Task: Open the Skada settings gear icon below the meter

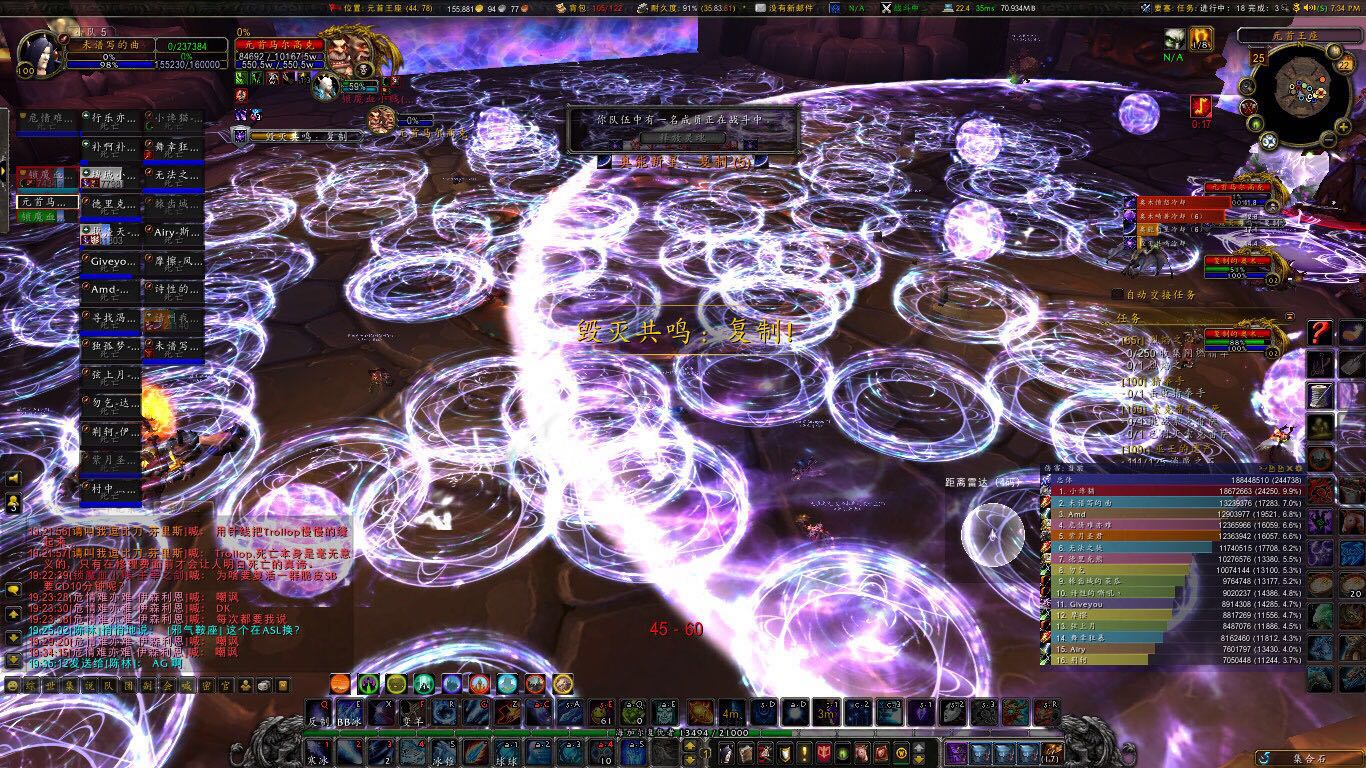Action: pyautogui.click(x=1298, y=469)
